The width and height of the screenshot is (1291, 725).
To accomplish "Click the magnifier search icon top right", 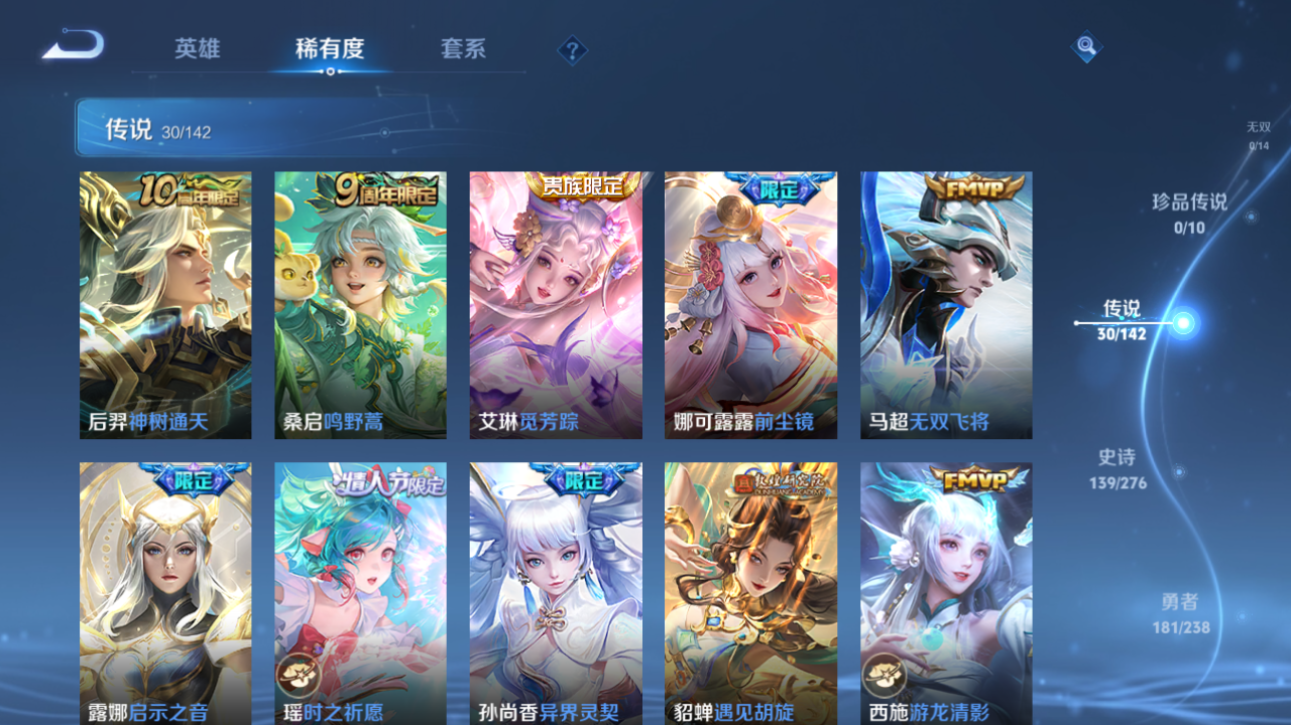I will pos(1085,45).
